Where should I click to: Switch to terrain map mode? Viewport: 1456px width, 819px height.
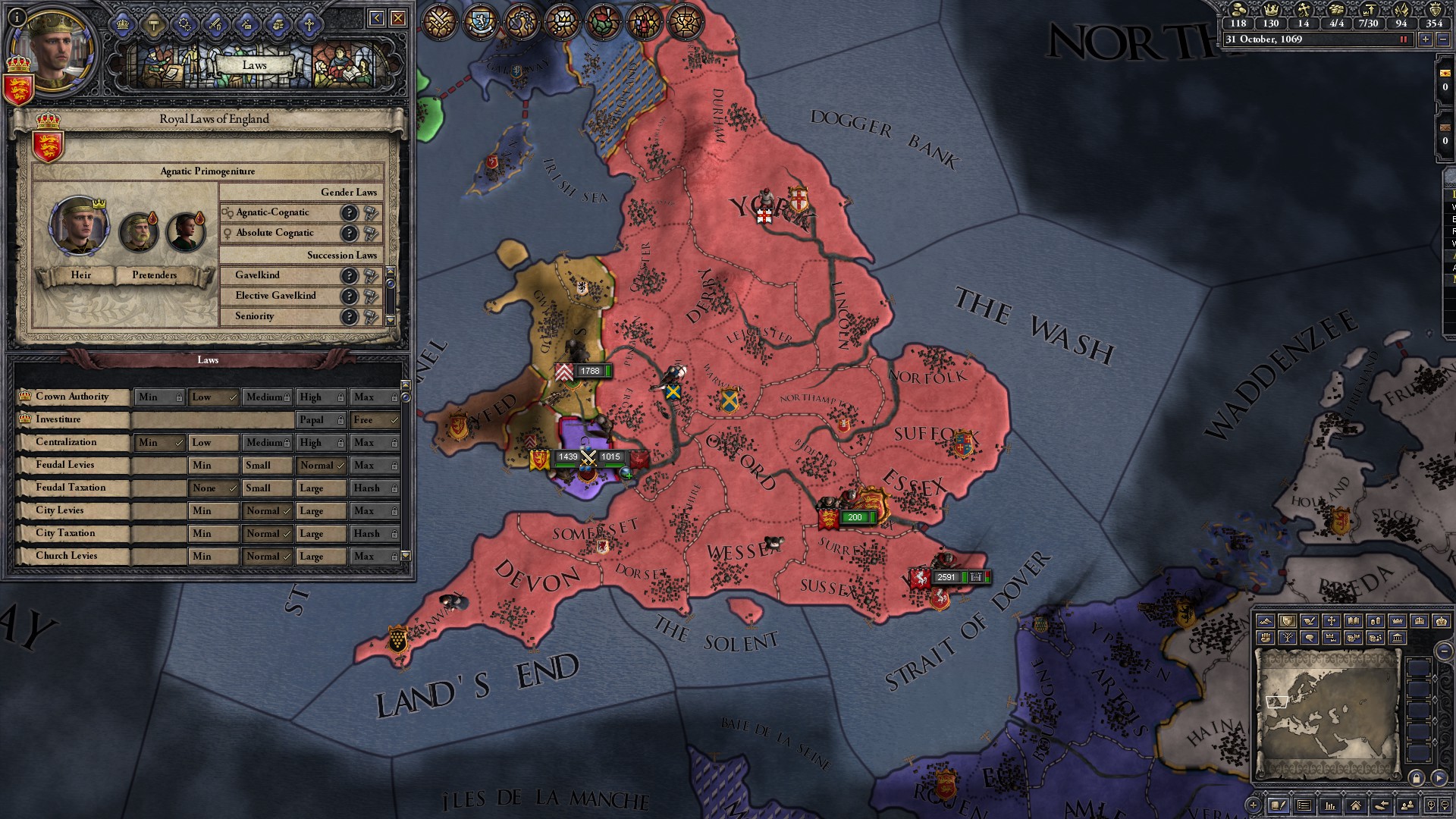point(1265,621)
